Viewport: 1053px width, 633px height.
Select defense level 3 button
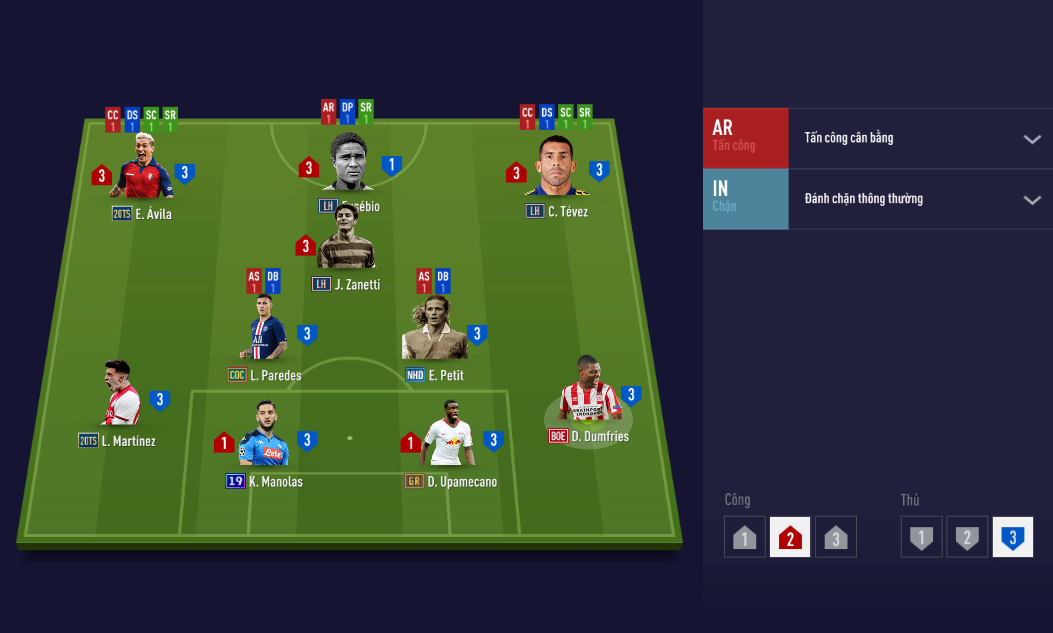click(1012, 537)
